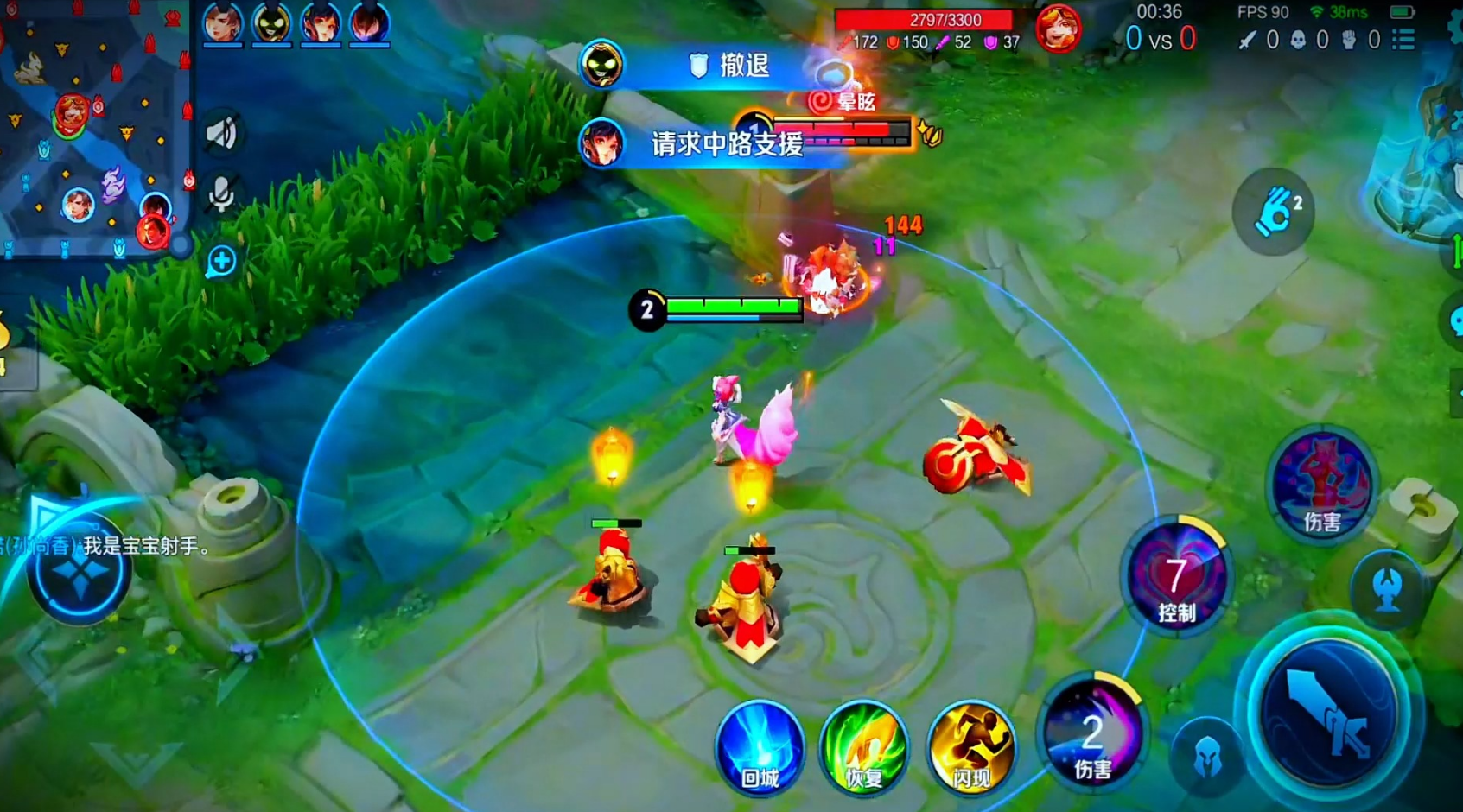Screen dimensions: 1463x812
Task: Activate the ultimate 伤害 skill near the top
Action: [x=1322, y=483]
